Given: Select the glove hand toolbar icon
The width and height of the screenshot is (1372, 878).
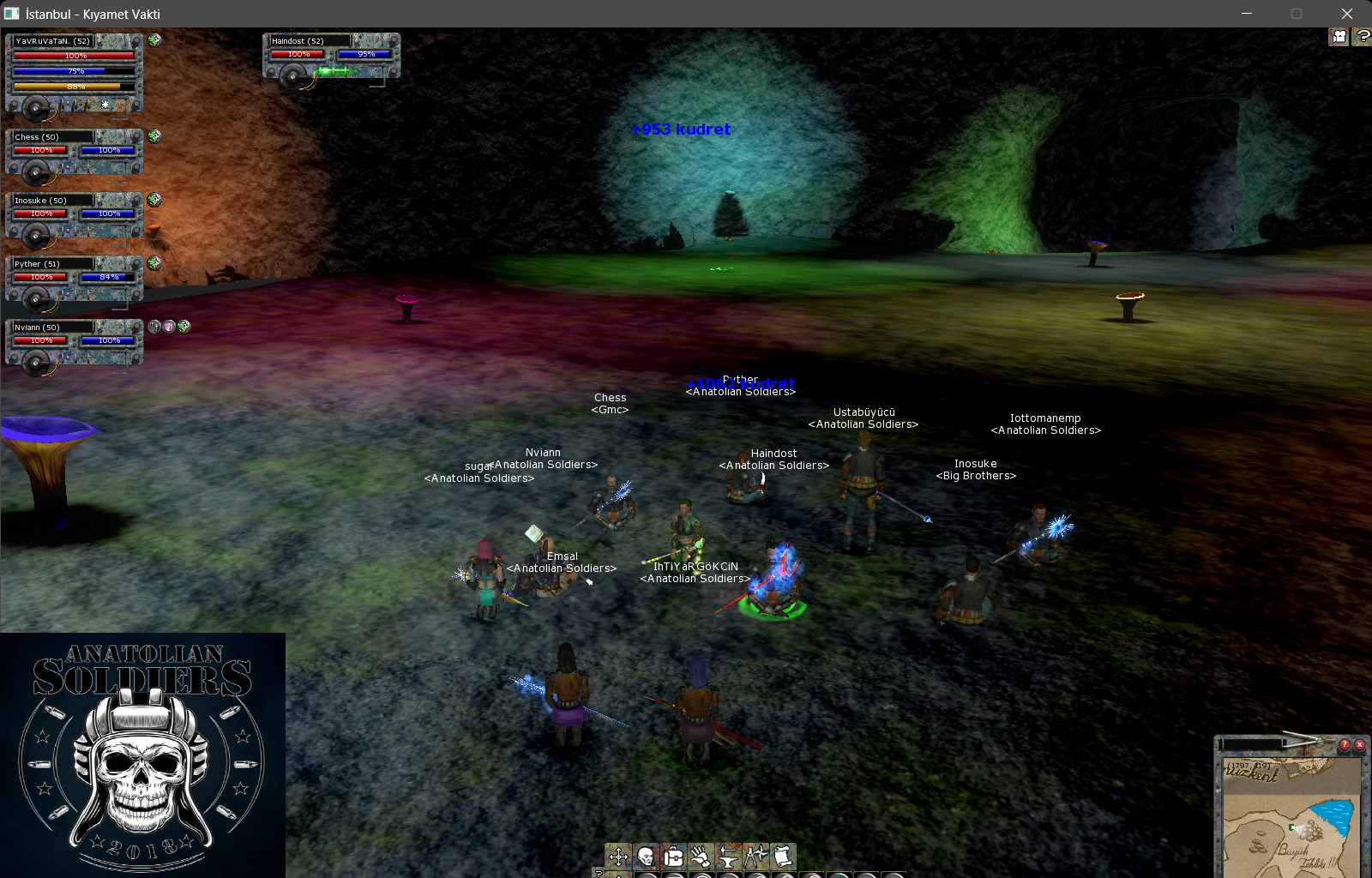Looking at the screenshot, I should (x=701, y=856).
